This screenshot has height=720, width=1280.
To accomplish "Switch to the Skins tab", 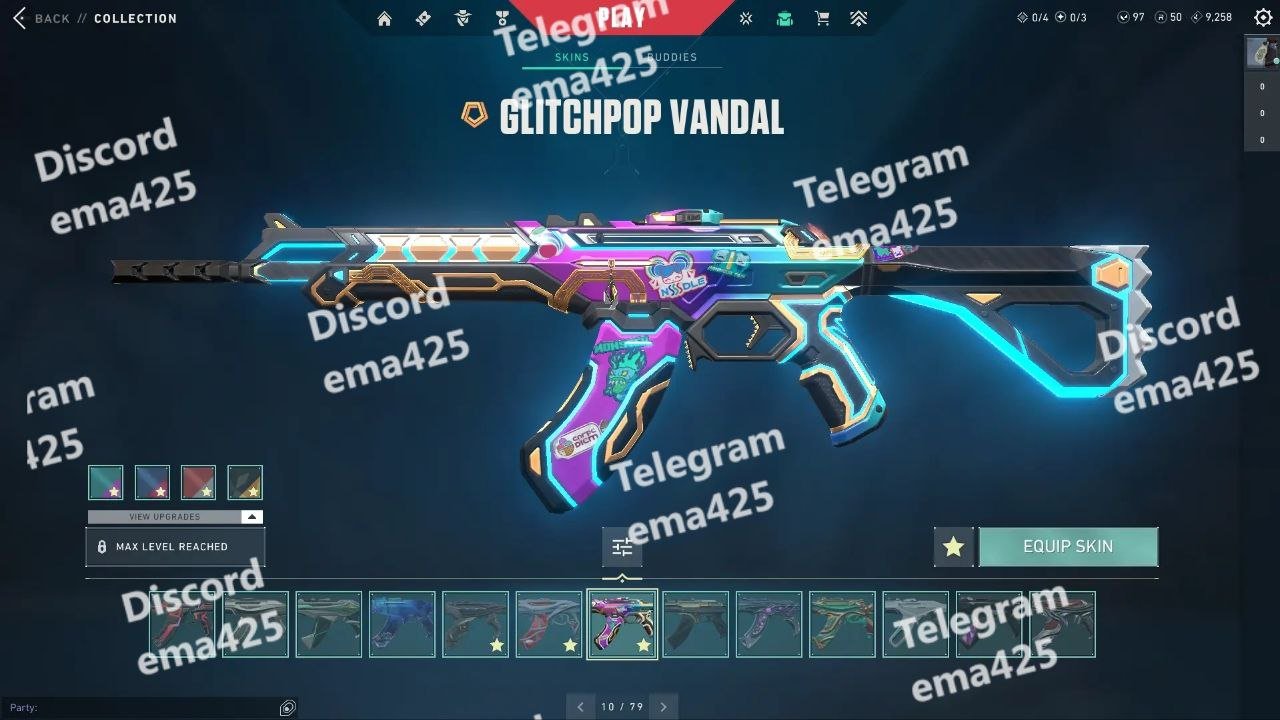I will pos(572,57).
